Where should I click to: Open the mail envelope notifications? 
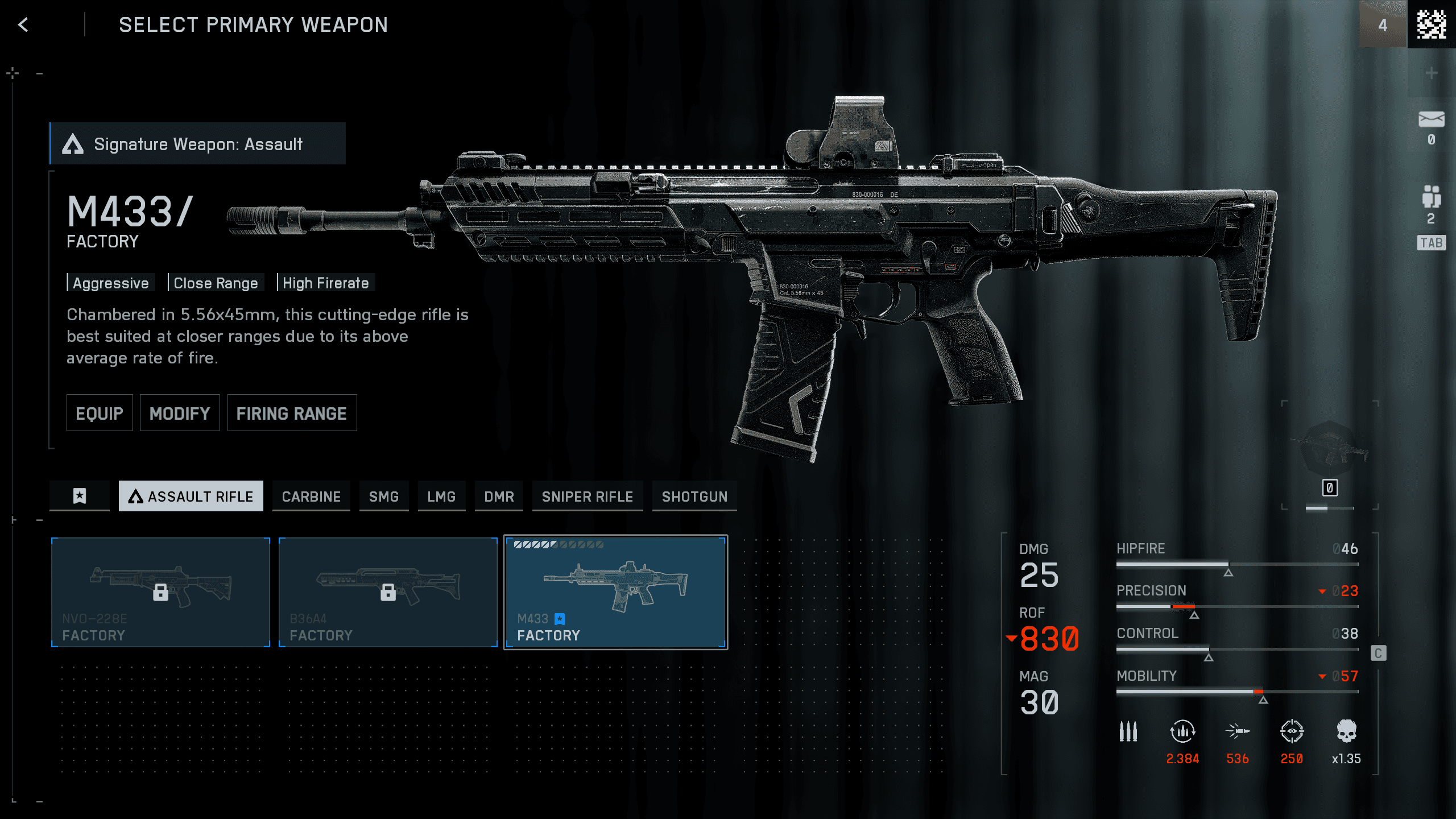pos(1431,120)
